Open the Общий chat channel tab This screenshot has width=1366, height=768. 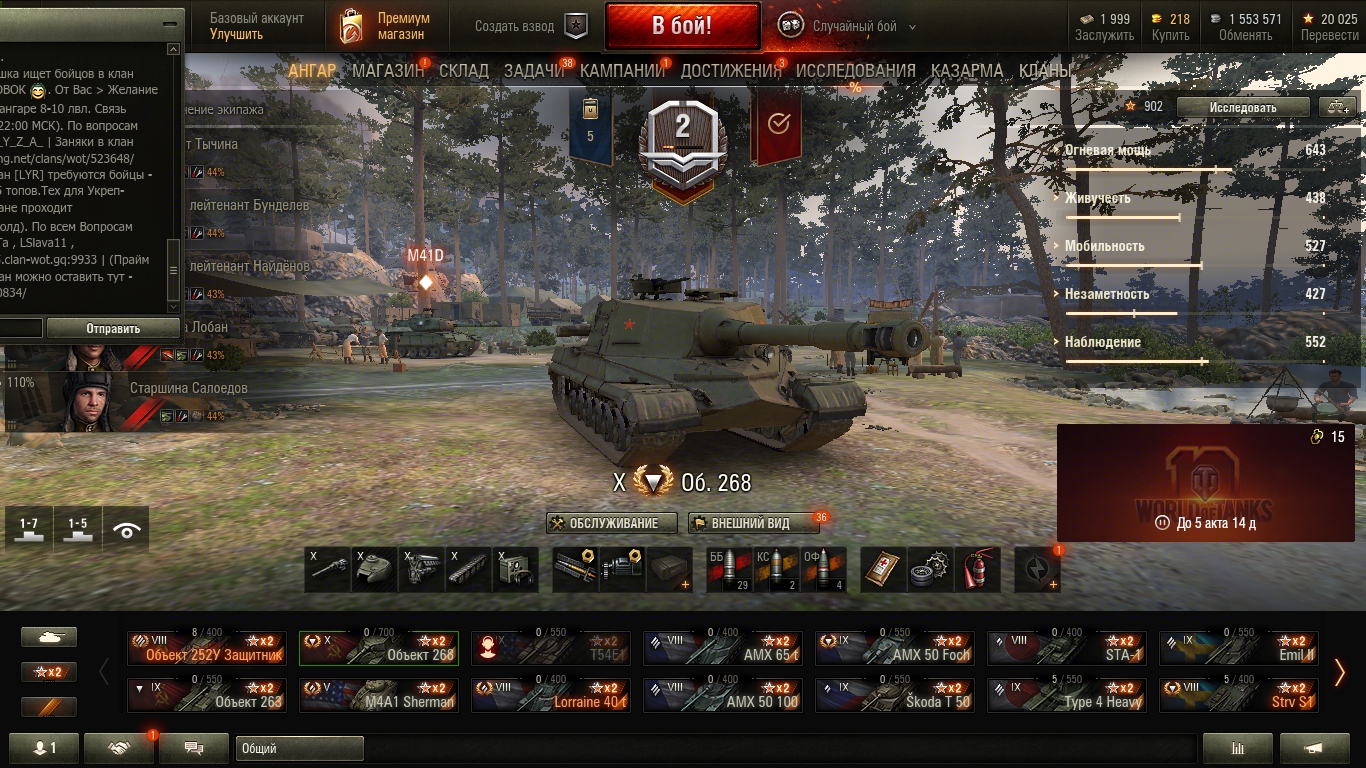299,748
